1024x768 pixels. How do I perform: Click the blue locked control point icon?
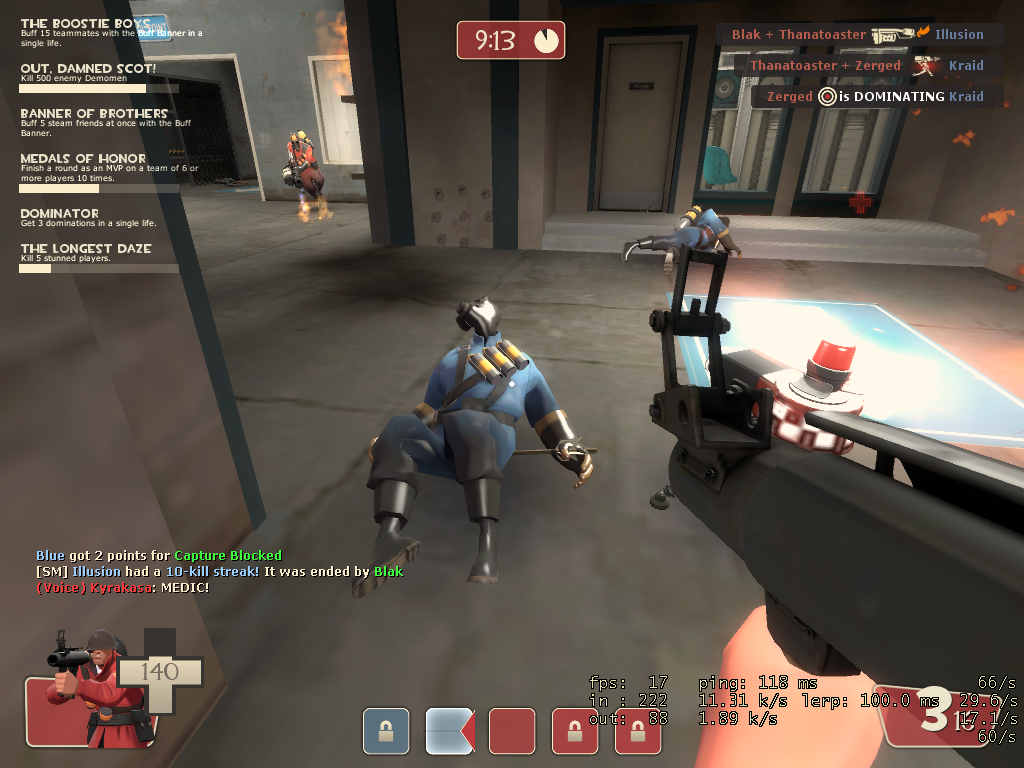tap(386, 731)
